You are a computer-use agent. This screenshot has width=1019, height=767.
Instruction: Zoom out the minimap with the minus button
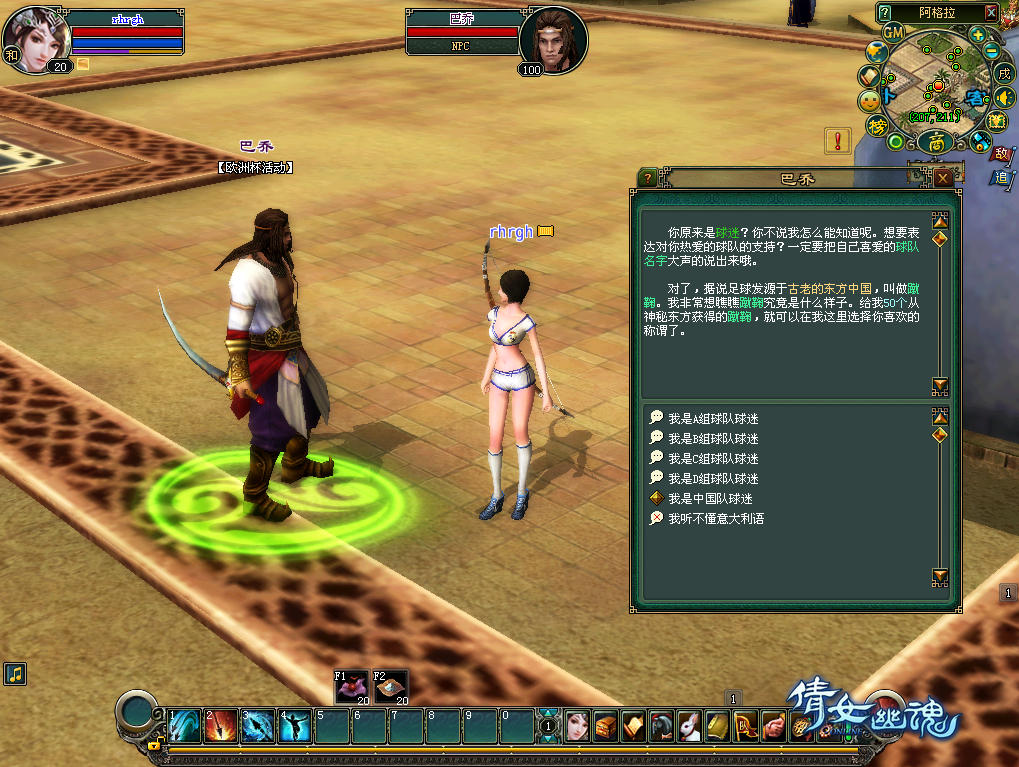click(x=991, y=51)
